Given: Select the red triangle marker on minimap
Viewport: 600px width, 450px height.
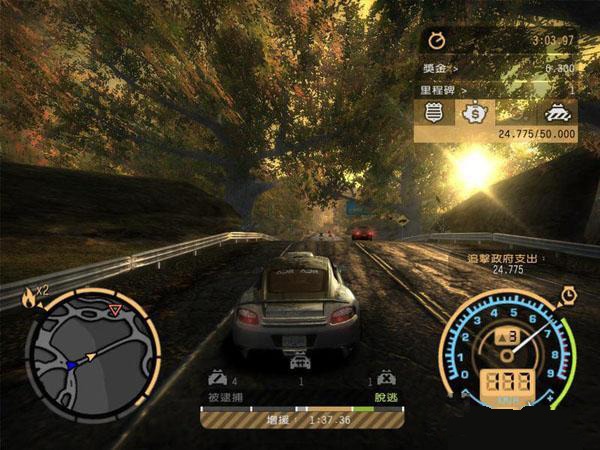Looking at the screenshot, I should (x=115, y=311).
